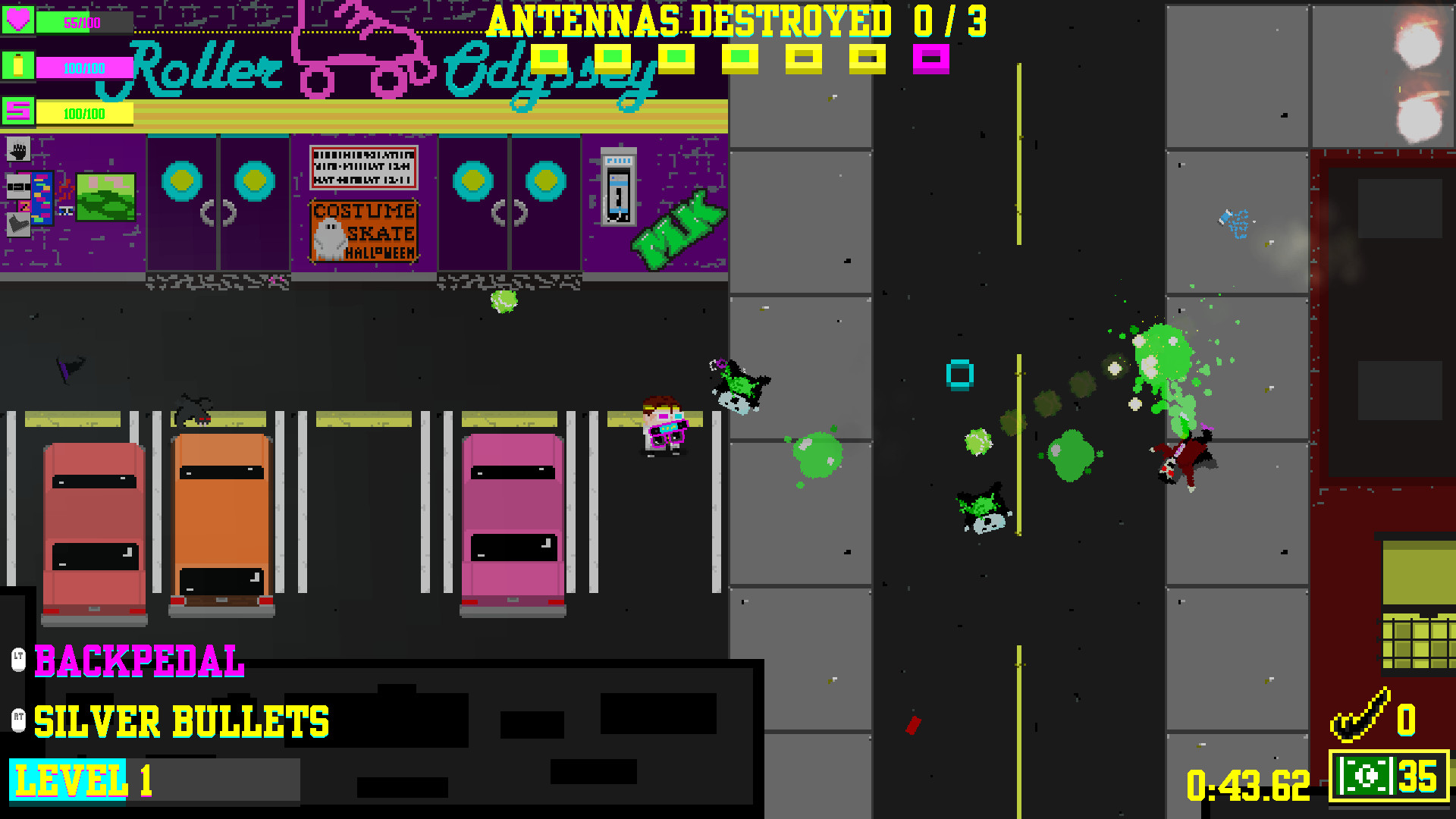Toggle the first green antenna indicator
This screenshot has width=1456, height=819.
548,59
